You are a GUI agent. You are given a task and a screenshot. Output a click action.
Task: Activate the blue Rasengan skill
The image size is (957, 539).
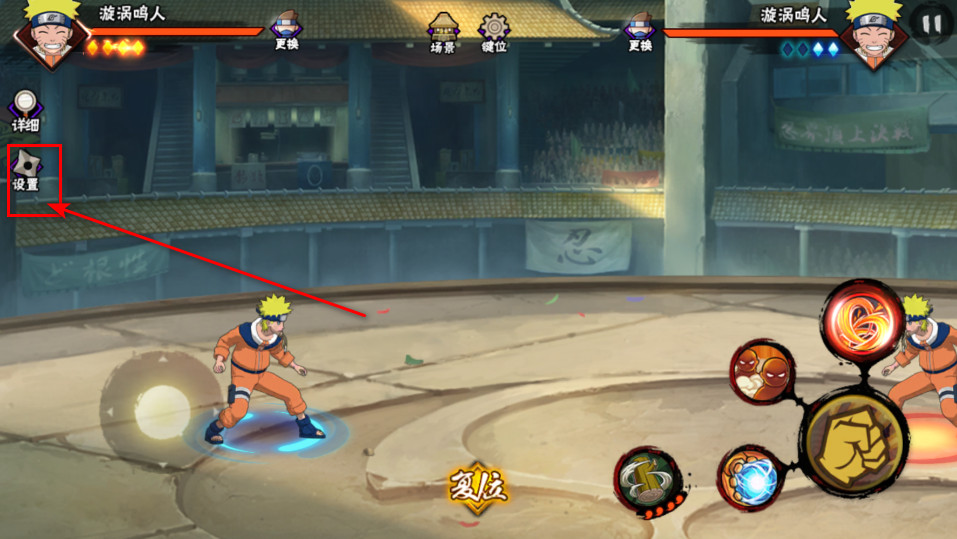[749, 477]
